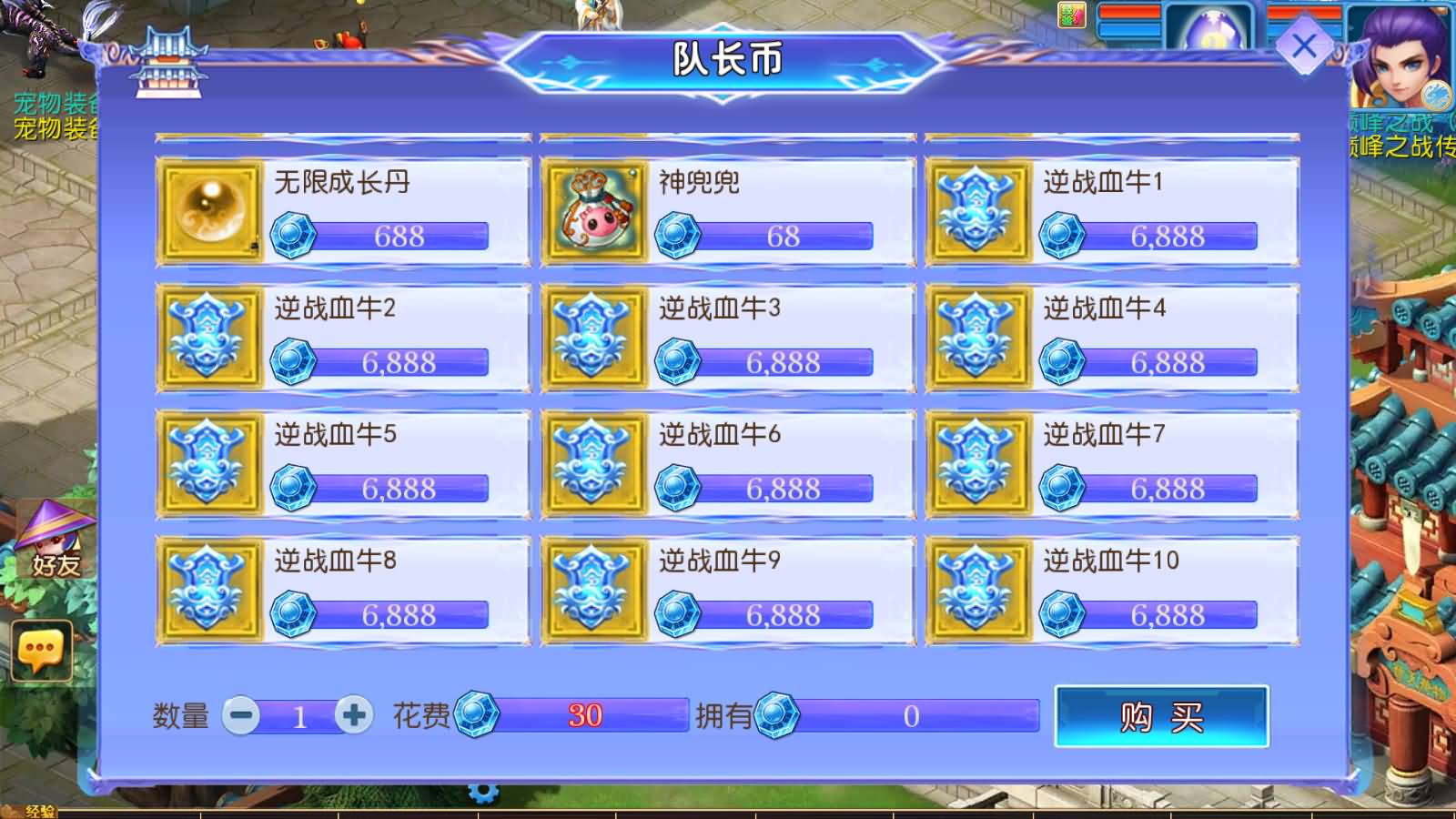
Task: Close the 队长币 shop window
Action: pos(1305,43)
